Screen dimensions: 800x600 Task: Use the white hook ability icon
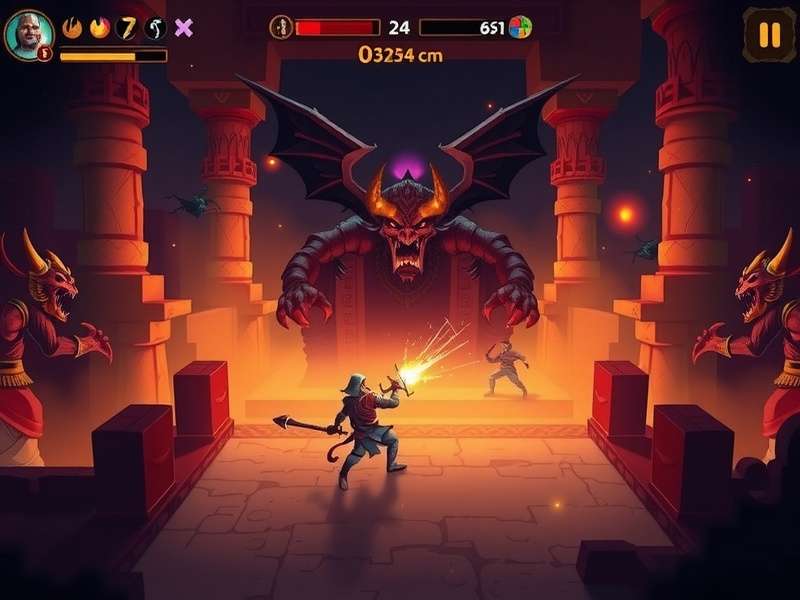[155, 28]
